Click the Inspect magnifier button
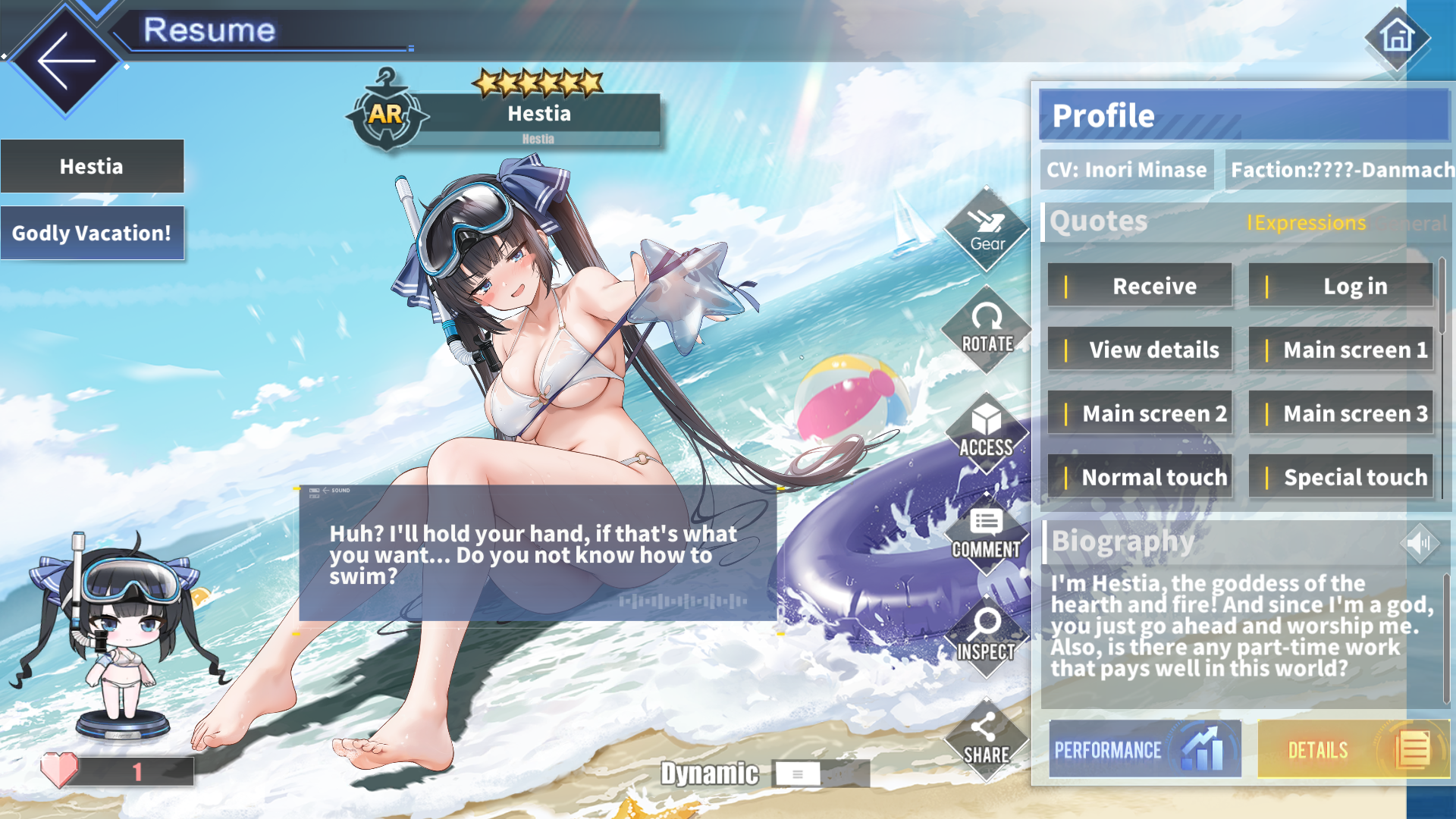 (x=987, y=635)
